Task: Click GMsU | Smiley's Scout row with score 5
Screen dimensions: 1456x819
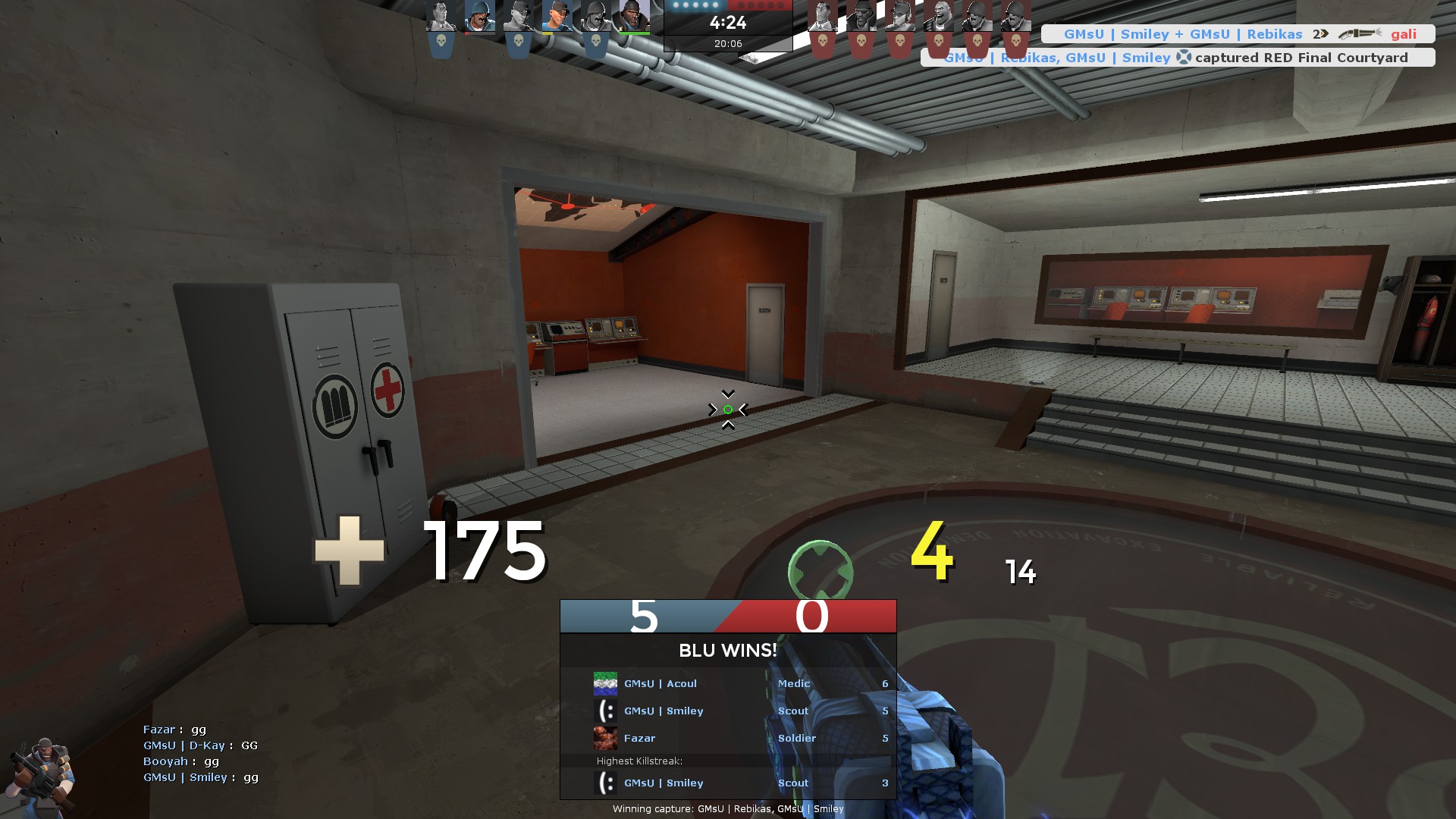Action: click(728, 711)
